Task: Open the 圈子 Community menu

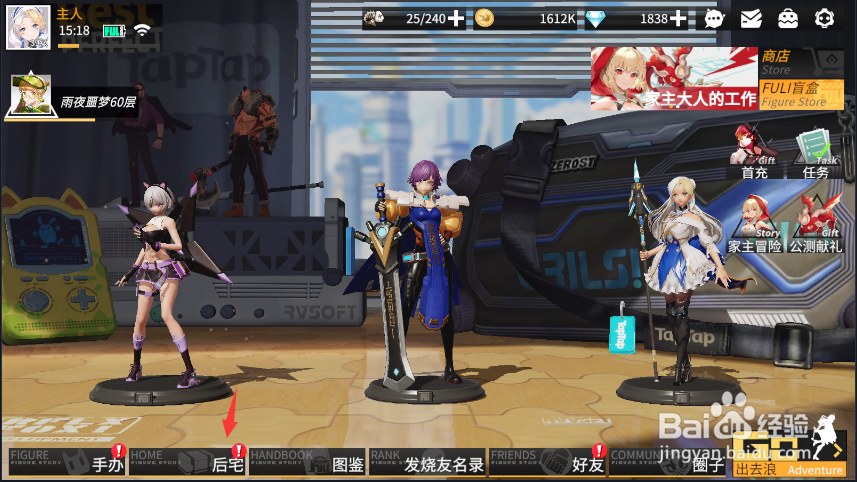Action: click(668, 462)
